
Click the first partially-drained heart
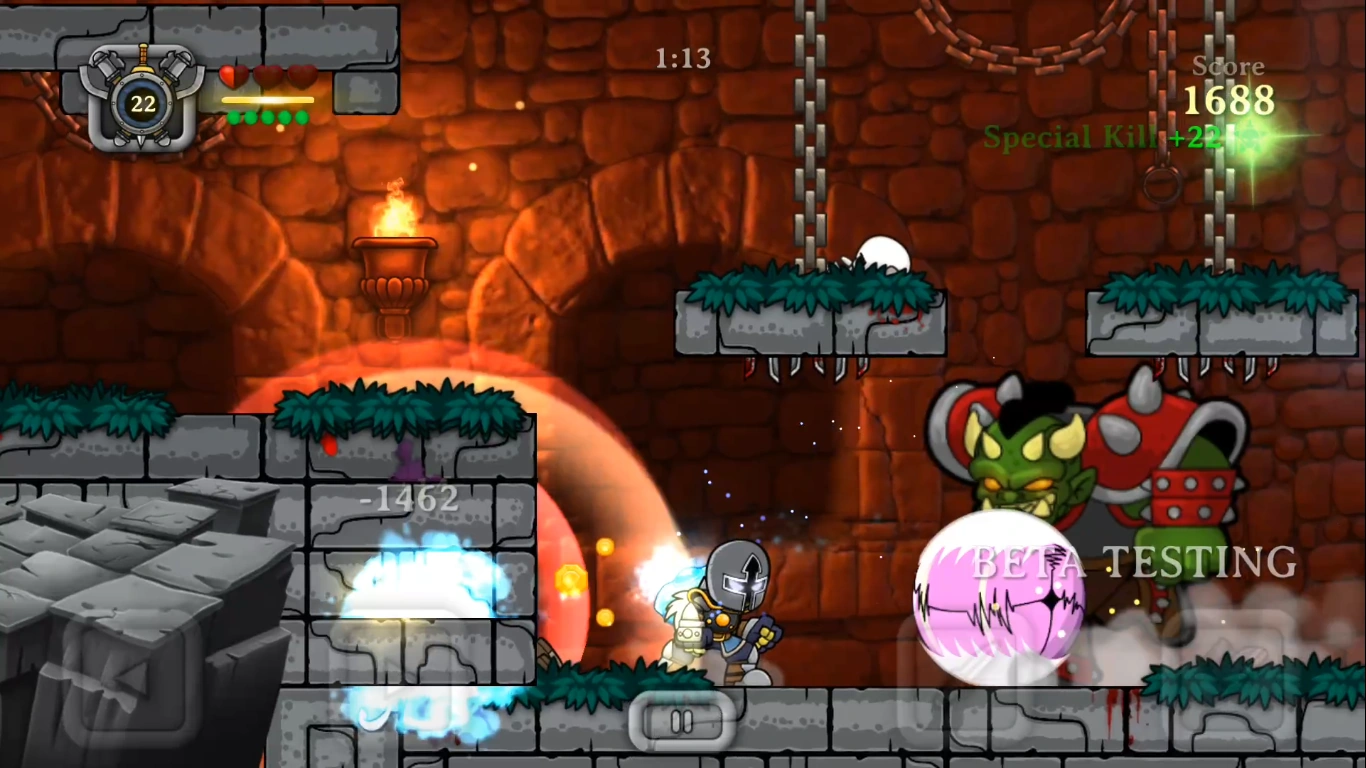coord(232,77)
